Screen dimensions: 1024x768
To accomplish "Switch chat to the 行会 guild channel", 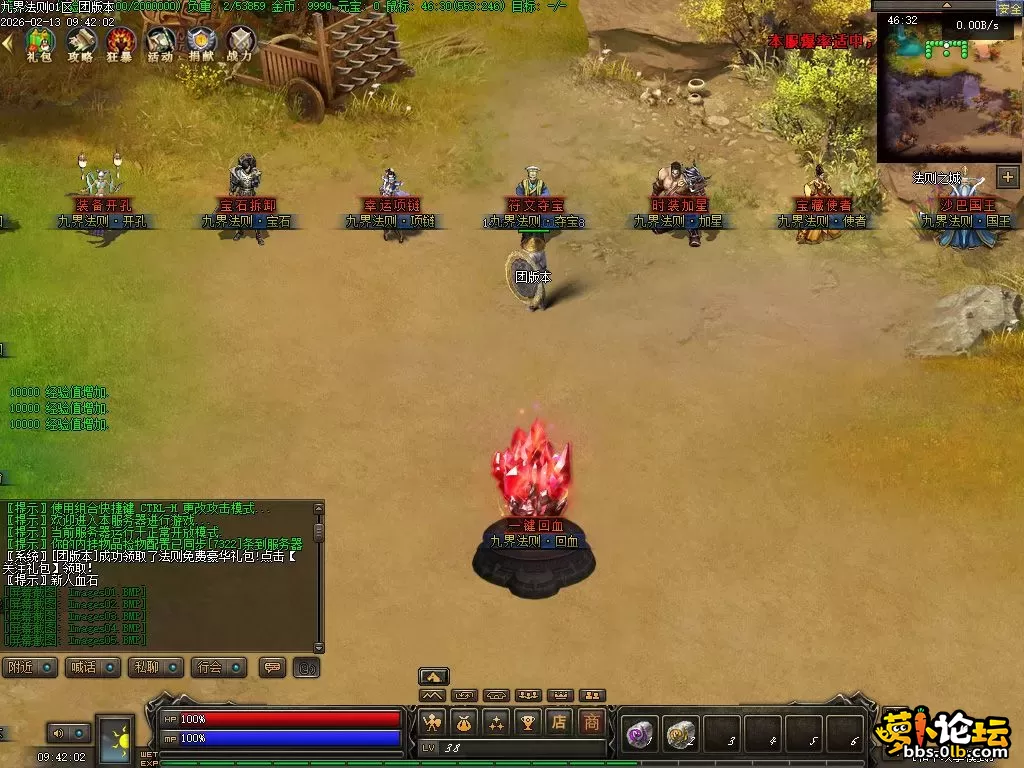I will tap(218, 667).
